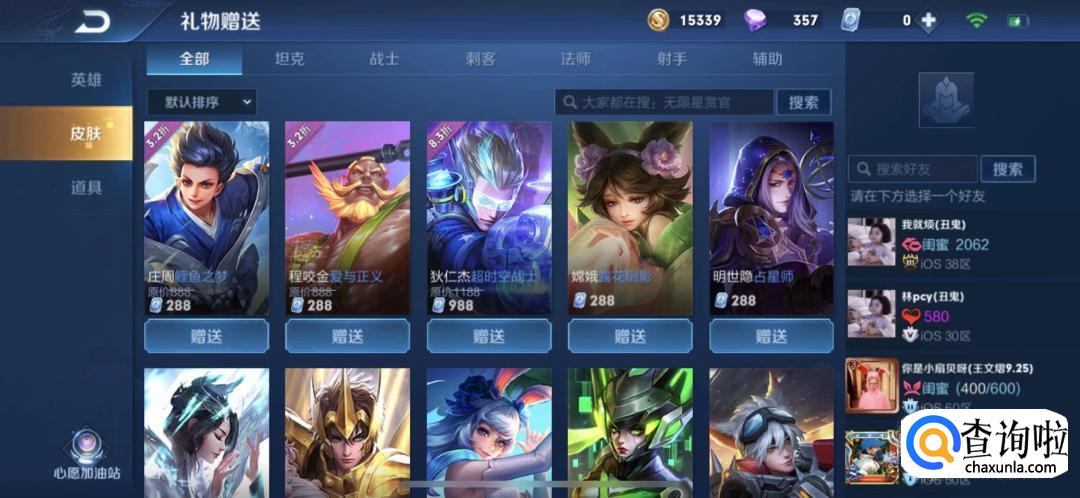Choose the 辅助 tab
The image size is (1080, 498).
coord(767,59)
